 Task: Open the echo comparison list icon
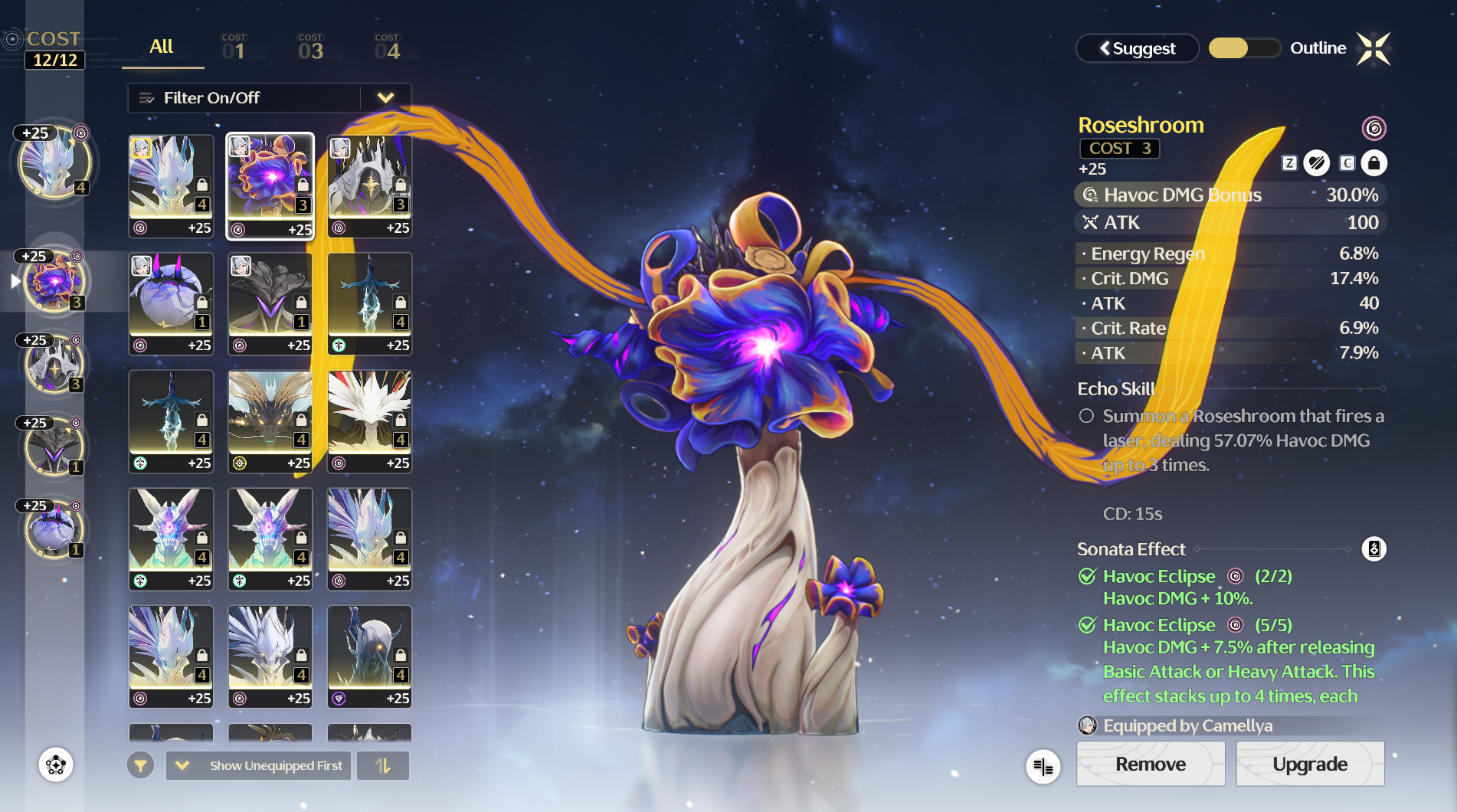1043,766
